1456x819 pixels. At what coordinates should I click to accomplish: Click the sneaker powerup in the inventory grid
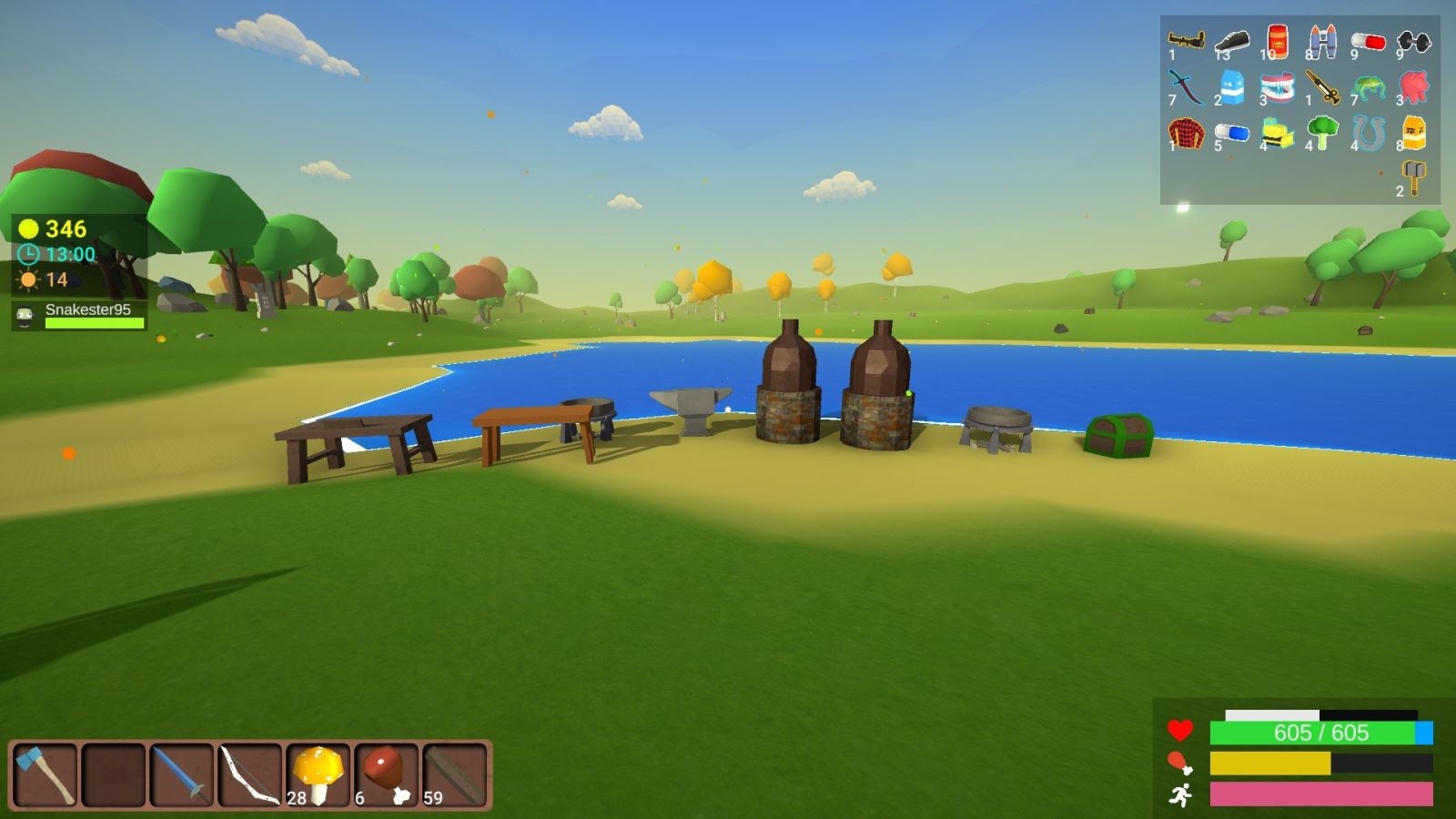1231,41
